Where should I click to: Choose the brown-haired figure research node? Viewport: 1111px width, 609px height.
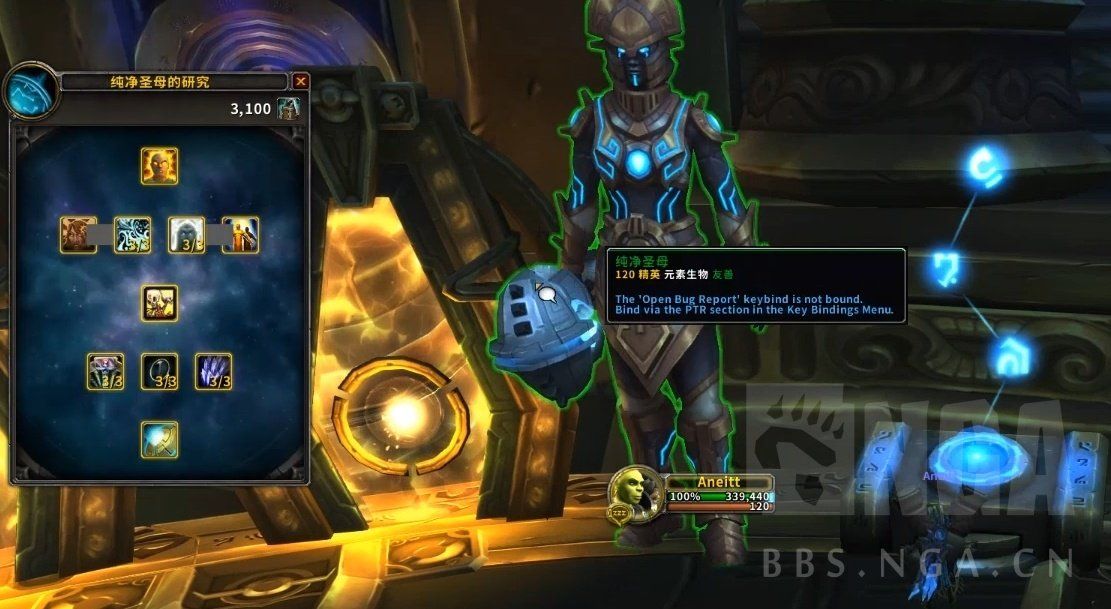coord(78,235)
